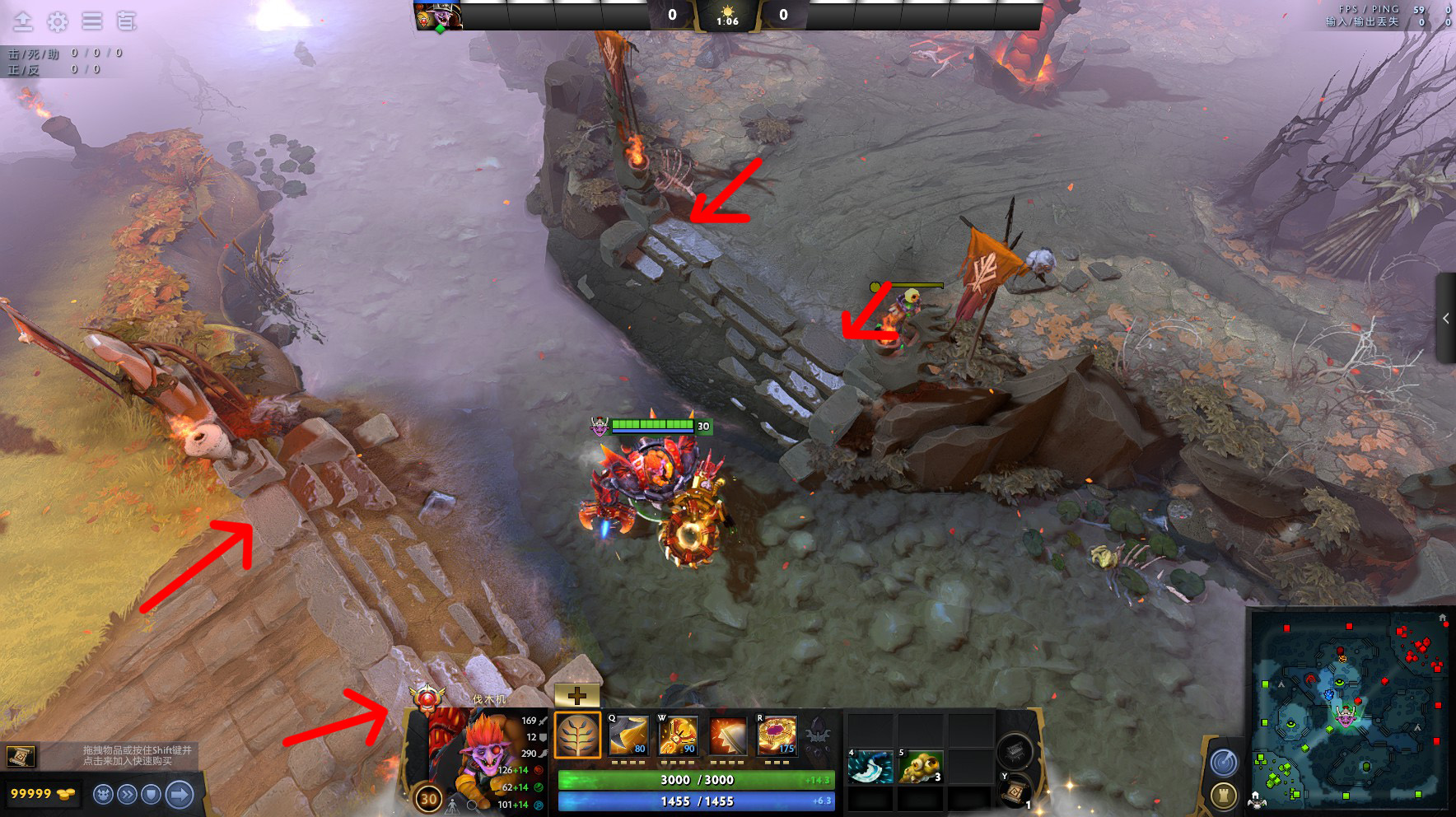Image resolution: width=1456 pixels, height=817 pixels.
Task: Open the main menu hamburger icon
Action: (x=91, y=21)
